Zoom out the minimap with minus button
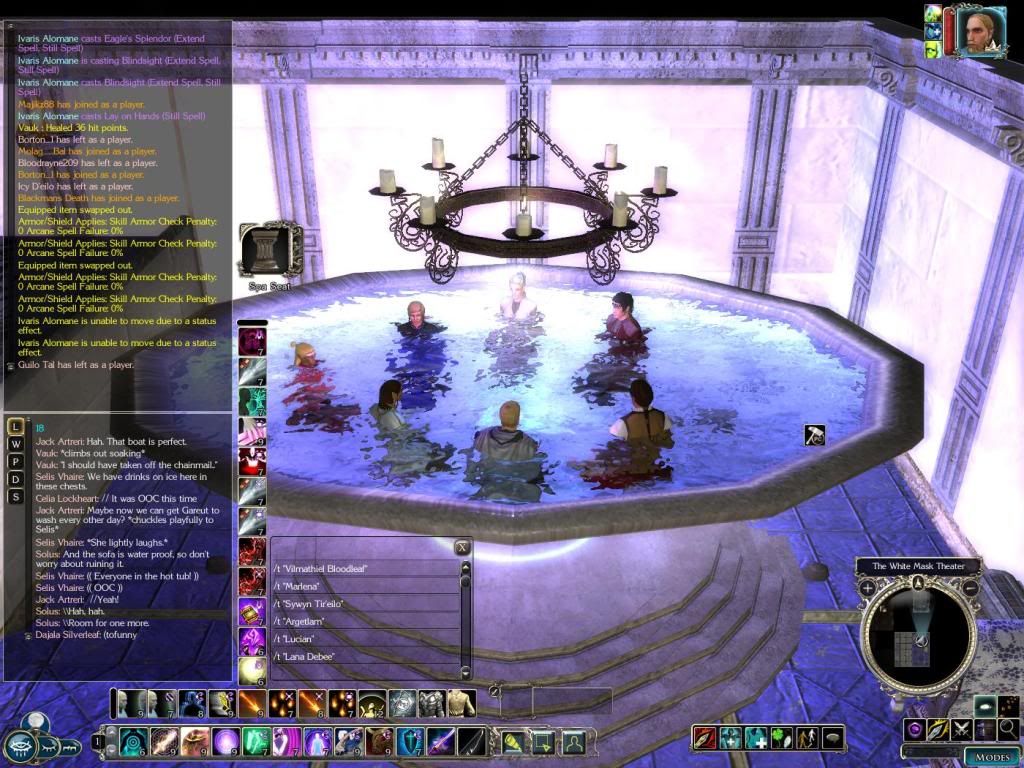This screenshot has width=1024, height=768. pyautogui.click(x=970, y=588)
